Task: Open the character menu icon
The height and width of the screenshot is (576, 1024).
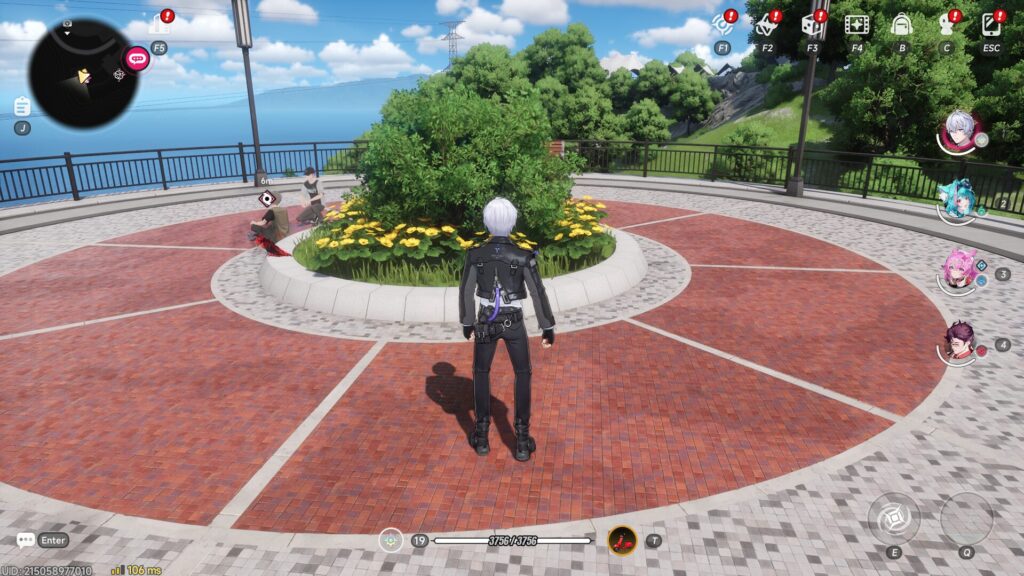Action: coord(946,24)
